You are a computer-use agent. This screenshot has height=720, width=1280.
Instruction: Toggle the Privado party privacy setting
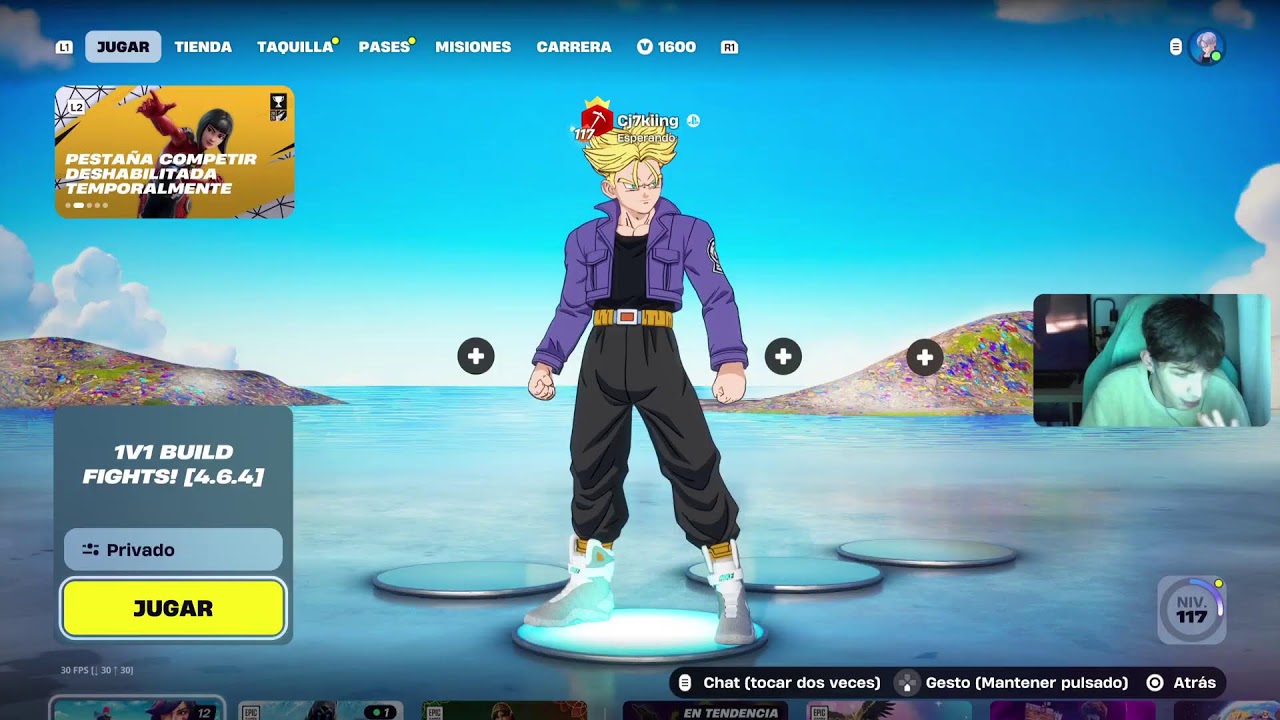[x=173, y=550]
